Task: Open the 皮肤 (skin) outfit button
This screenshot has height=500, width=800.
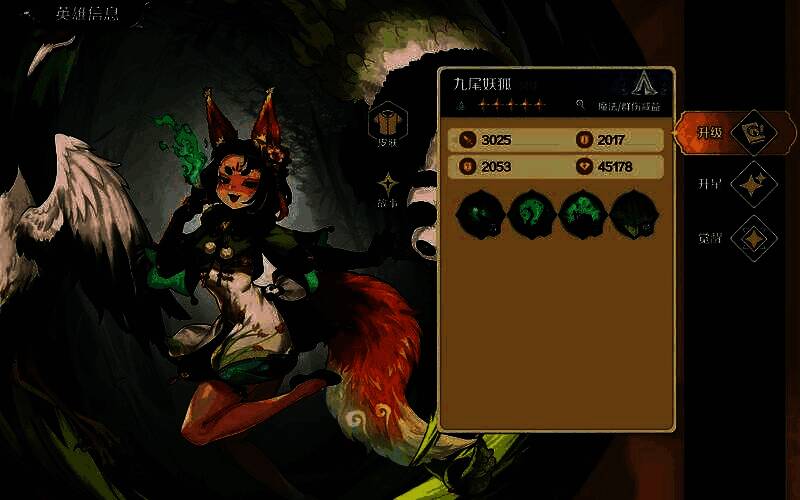Action: tap(386, 123)
